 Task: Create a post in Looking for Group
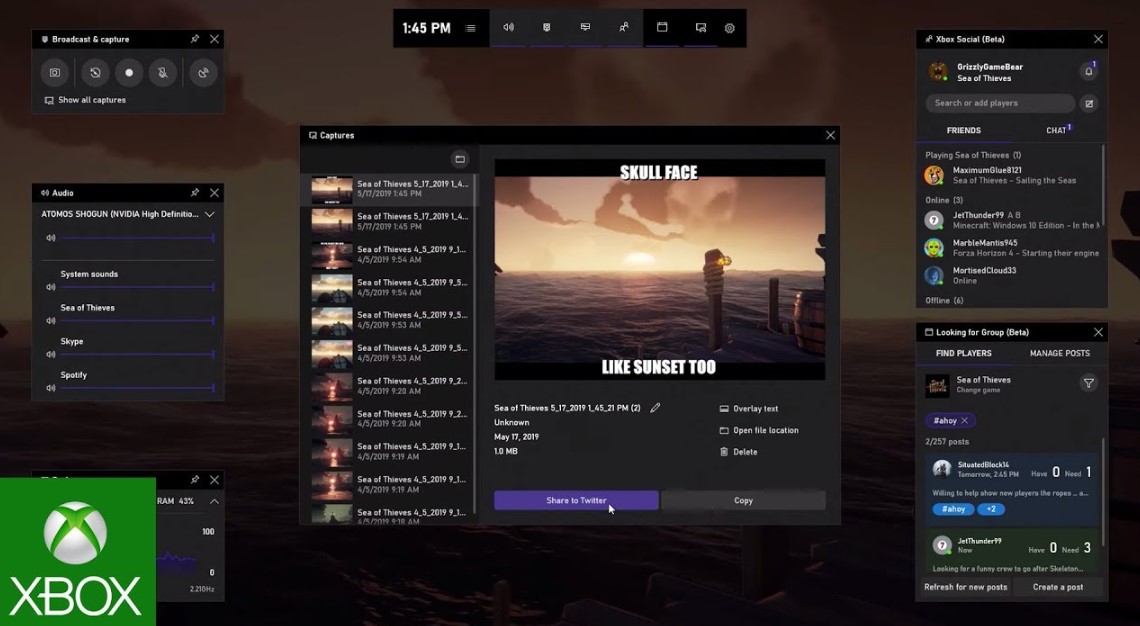1058,587
